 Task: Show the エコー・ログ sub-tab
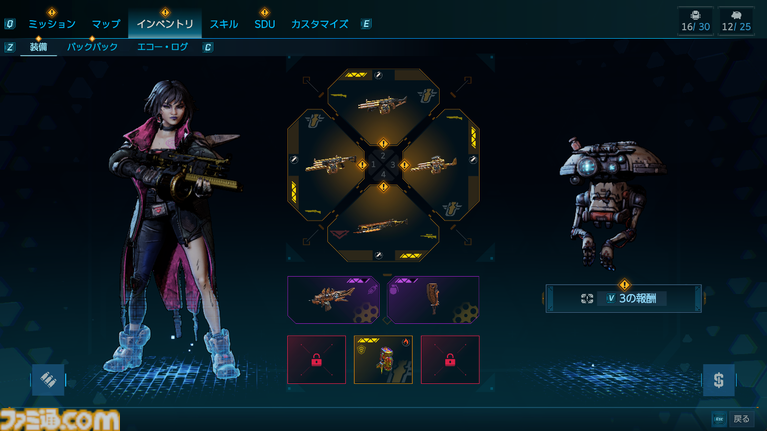(162, 47)
